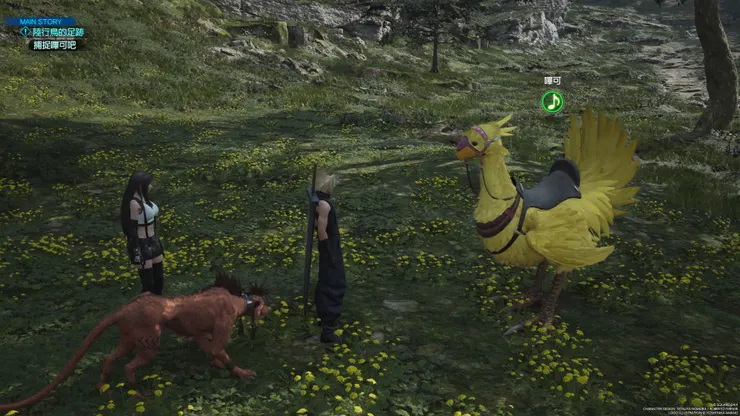Screen dimensions: 740x416
Task: Open the MAIN STORY quest tracker
Action: (x=40, y=20)
